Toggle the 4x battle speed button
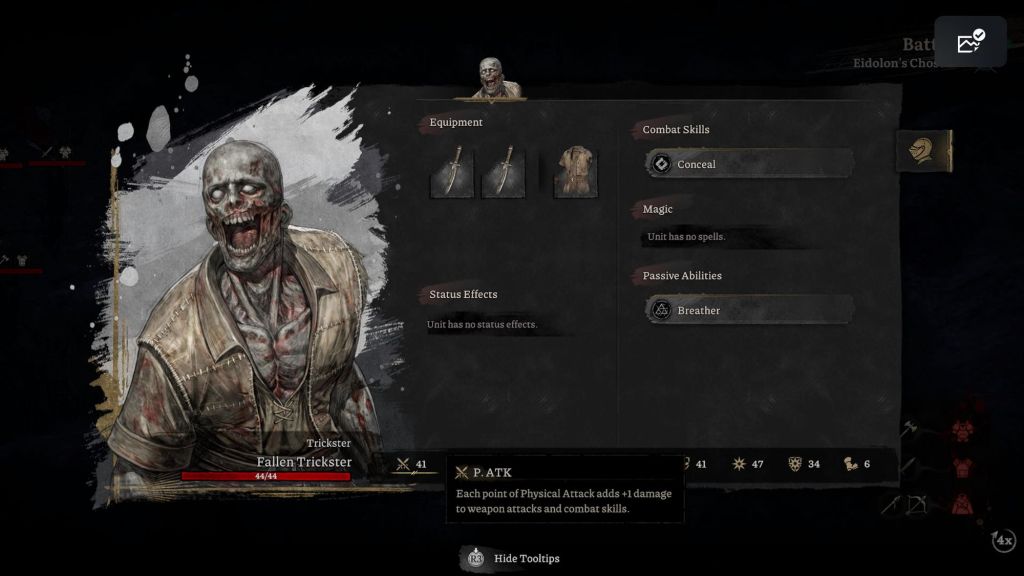The width and height of the screenshot is (1024, 576). coord(1003,541)
